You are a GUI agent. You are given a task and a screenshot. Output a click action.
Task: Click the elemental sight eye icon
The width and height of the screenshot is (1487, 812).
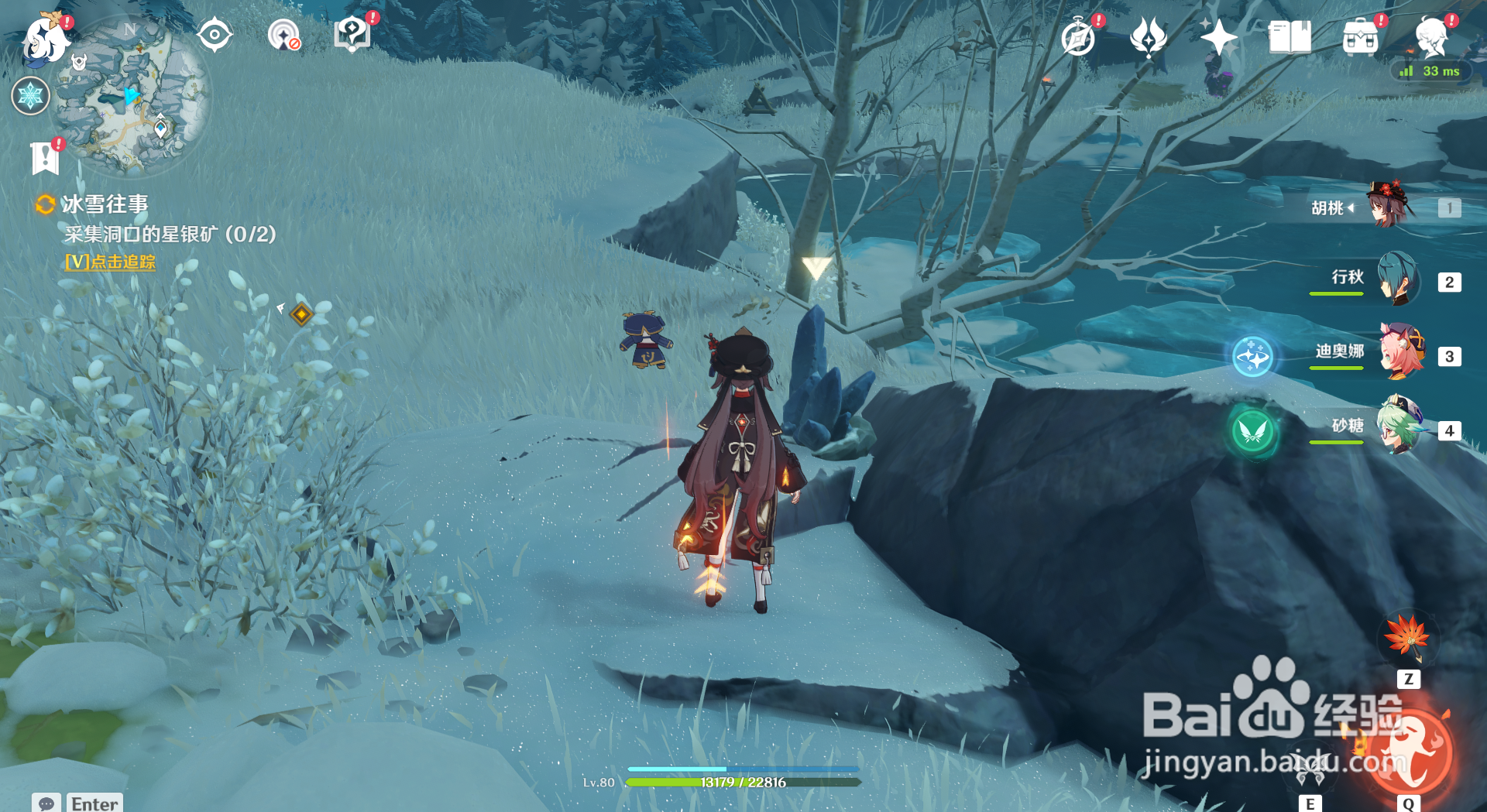[x=215, y=36]
